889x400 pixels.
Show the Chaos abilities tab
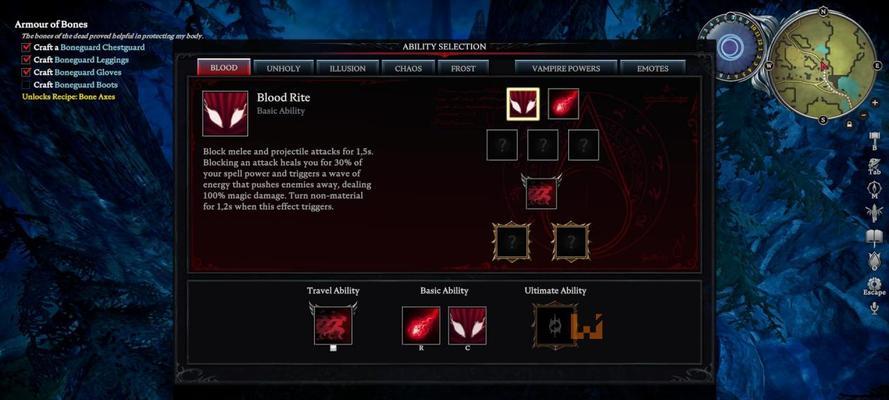(x=408, y=68)
